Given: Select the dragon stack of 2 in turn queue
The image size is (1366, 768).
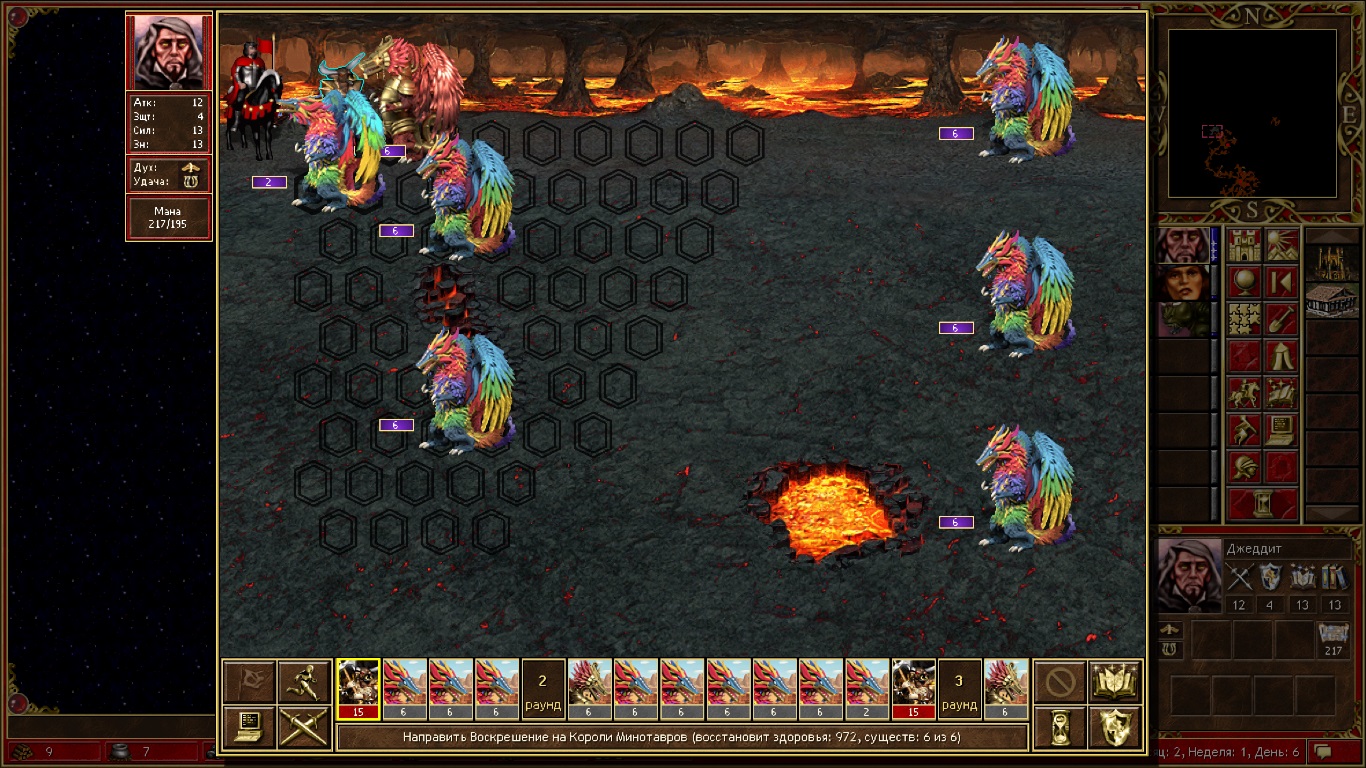Looking at the screenshot, I should [866, 689].
